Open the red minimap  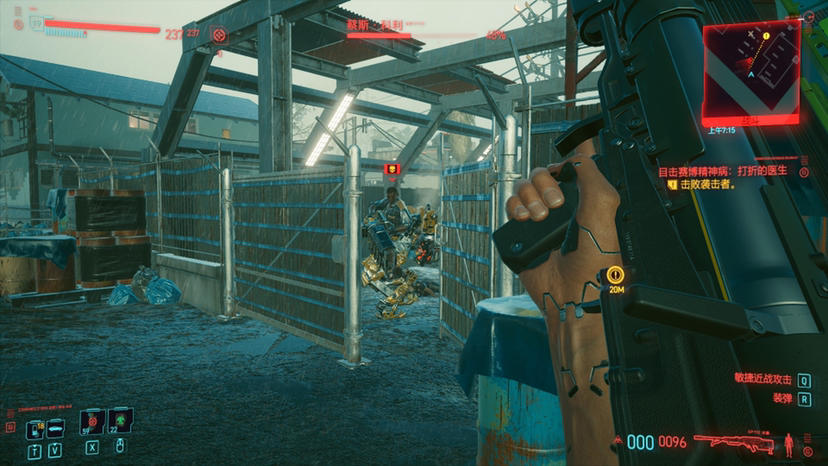750,70
